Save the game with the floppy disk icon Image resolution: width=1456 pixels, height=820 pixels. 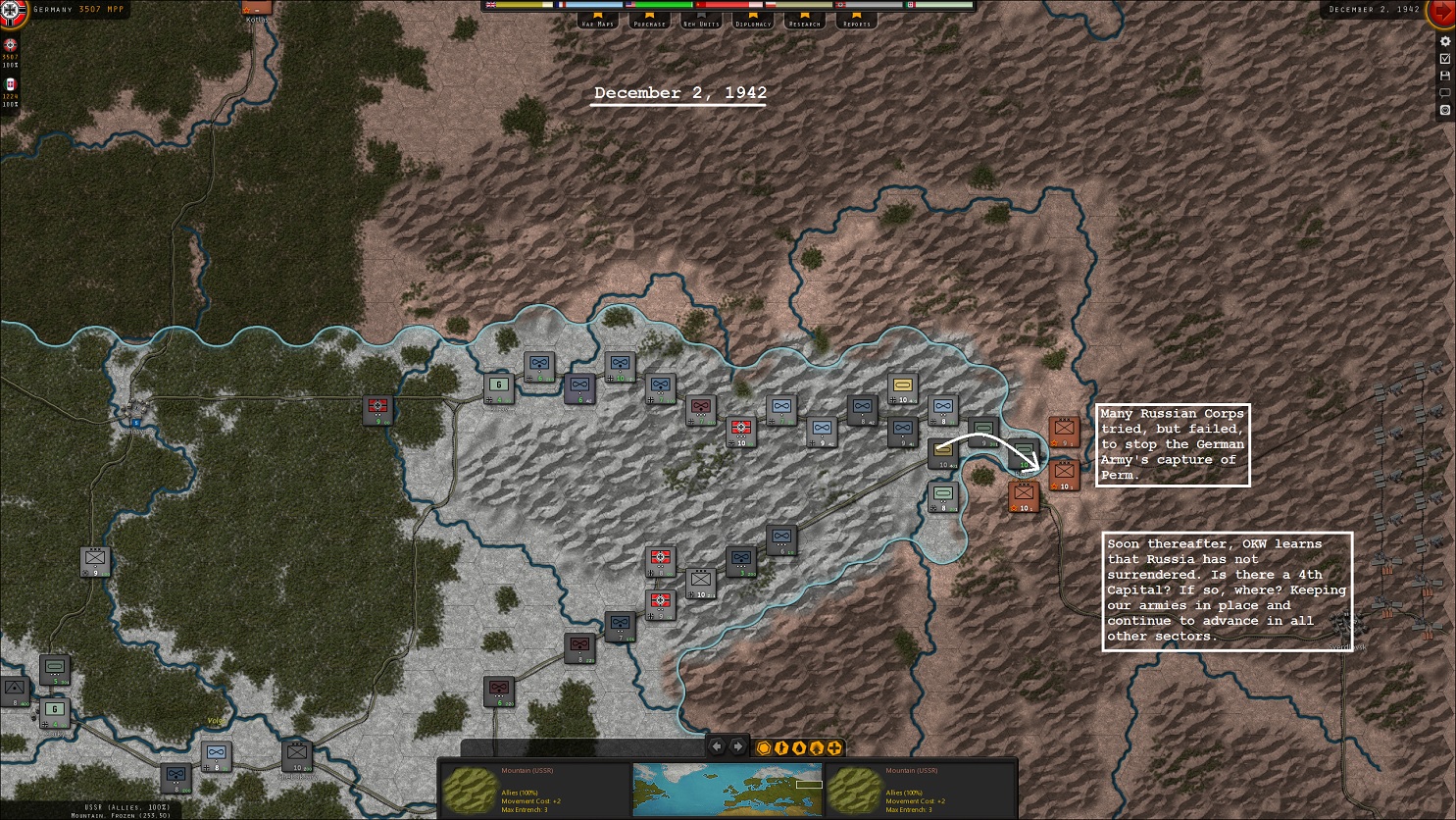click(x=1445, y=76)
